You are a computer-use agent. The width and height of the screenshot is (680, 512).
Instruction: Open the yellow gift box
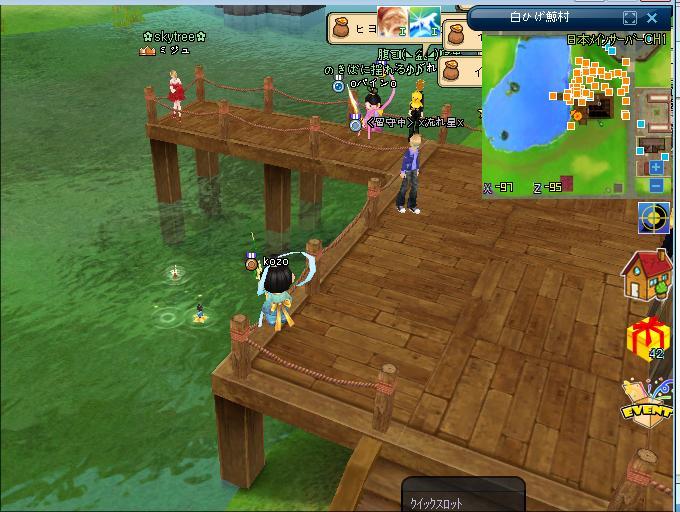click(645, 337)
